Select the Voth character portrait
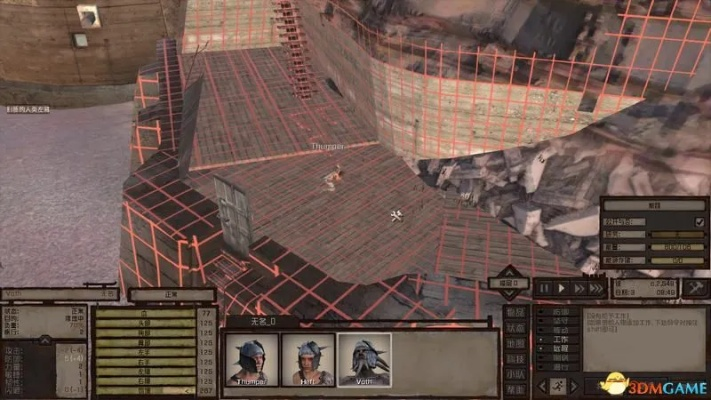Screen dimensions: 711x400 364,359
